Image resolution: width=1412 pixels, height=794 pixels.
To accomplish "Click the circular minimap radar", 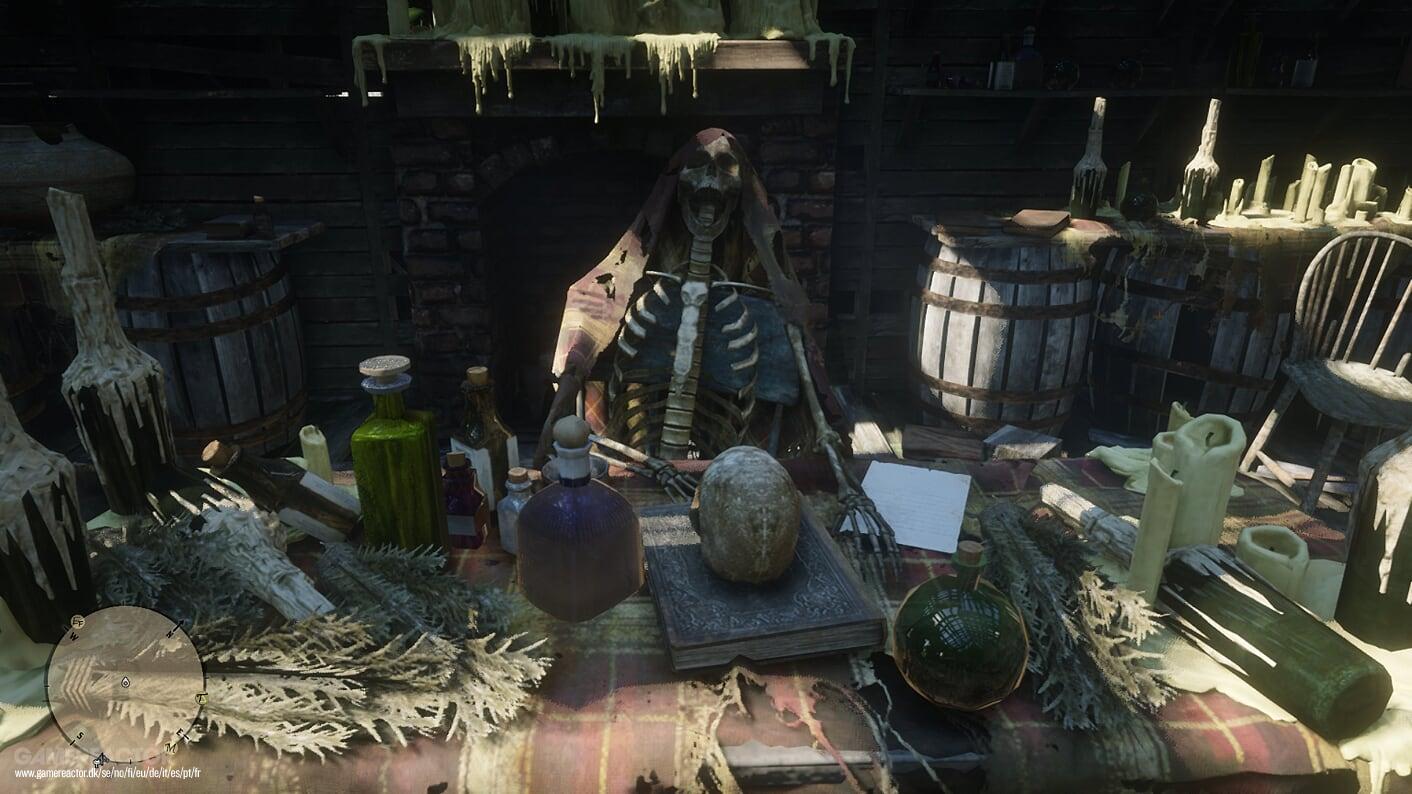I will (125, 684).
